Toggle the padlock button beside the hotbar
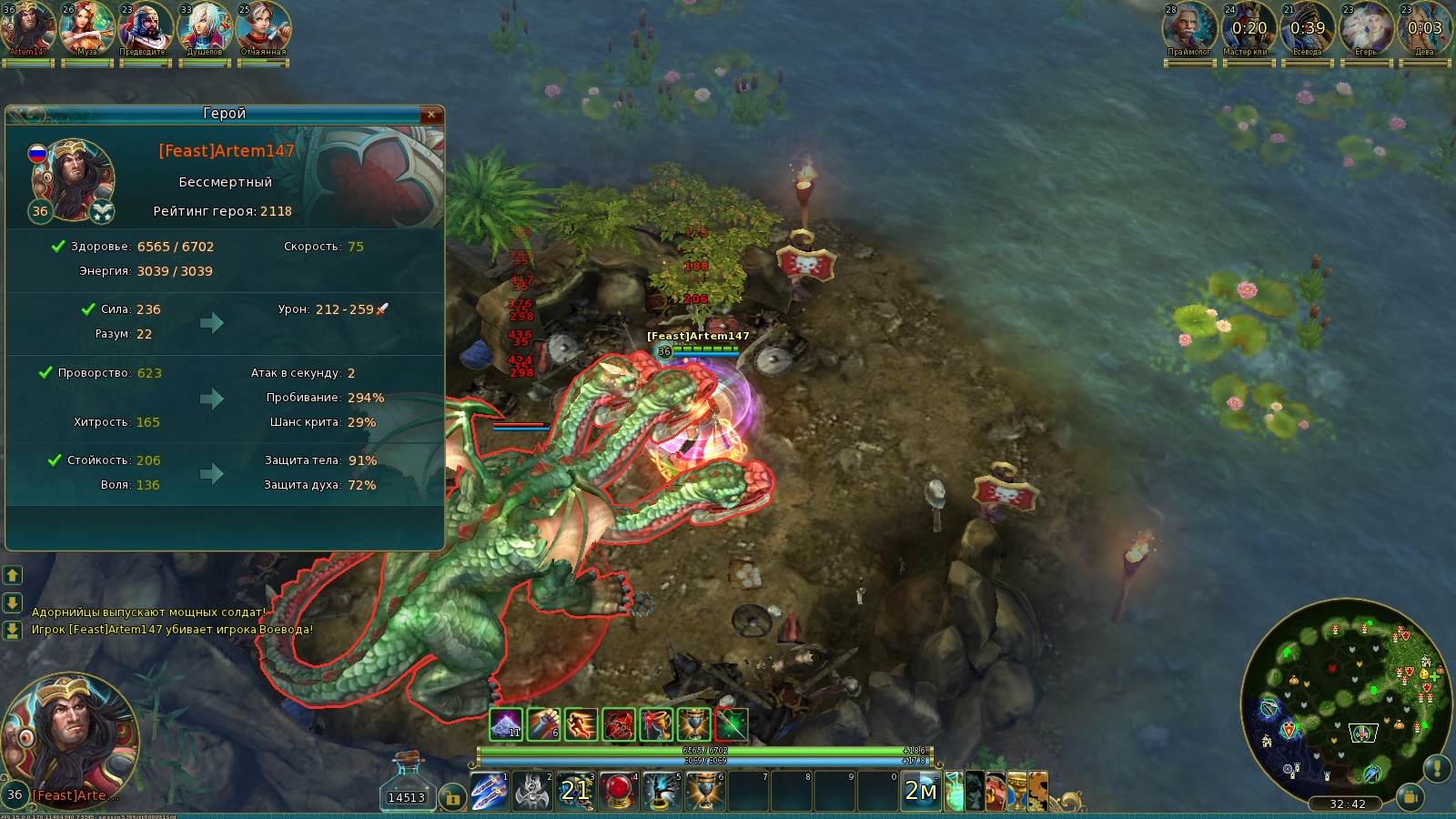The height and width of the screenshot is (819, 1456). (452, 798)
